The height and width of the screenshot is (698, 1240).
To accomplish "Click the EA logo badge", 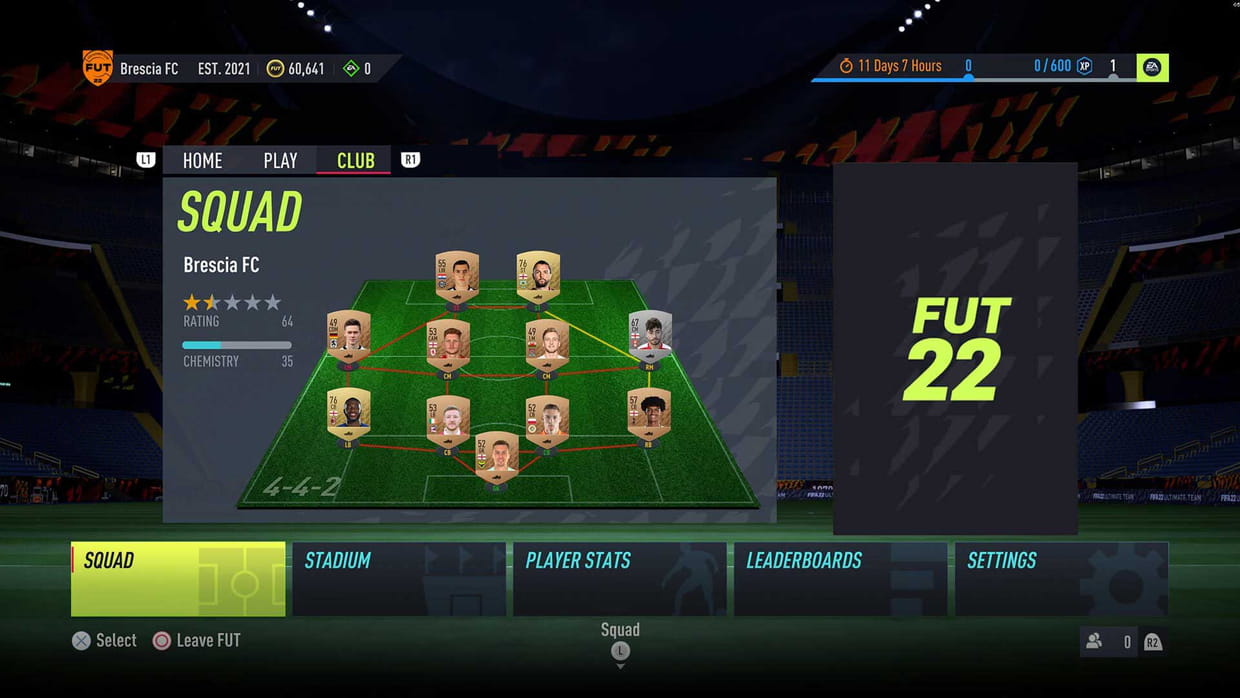I will (1152, 67).
